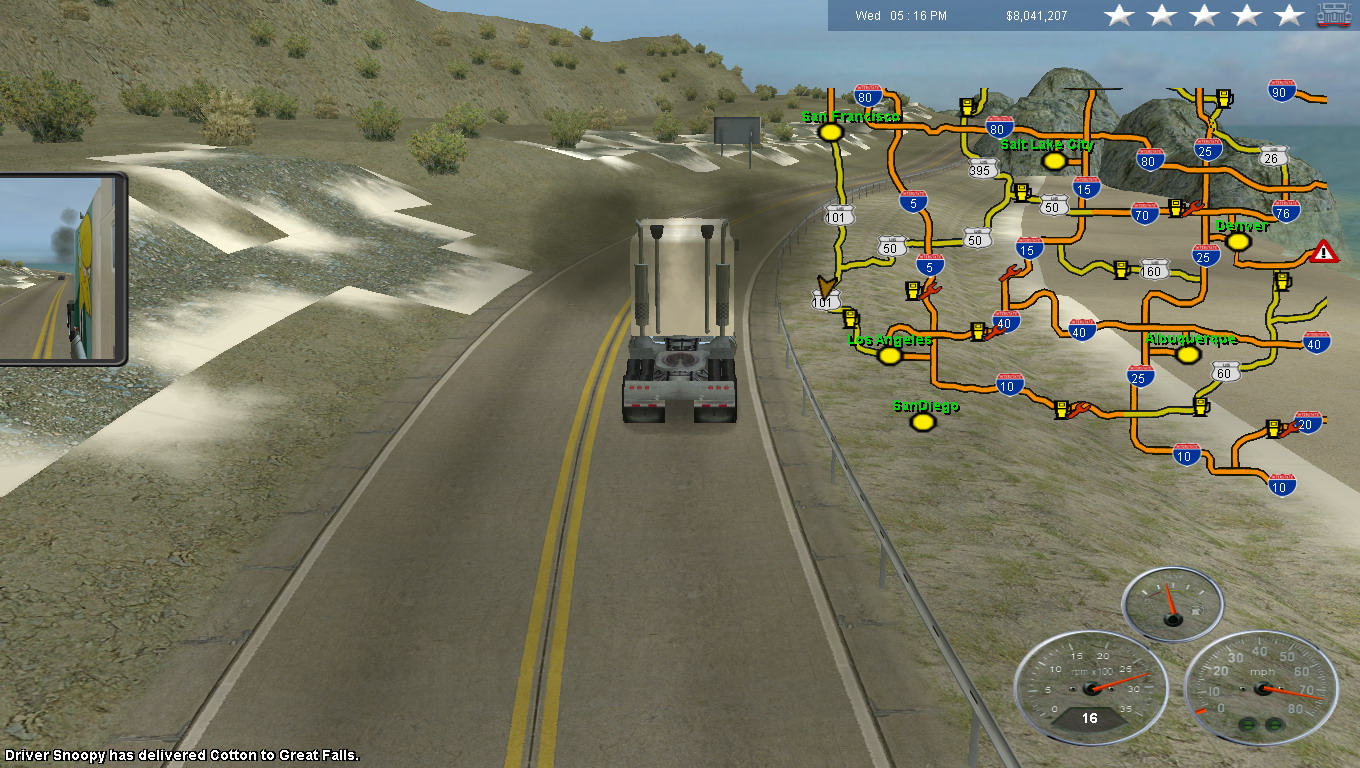Click the Interstate 76 shield marker
1360x768 pixels.
1285,211
